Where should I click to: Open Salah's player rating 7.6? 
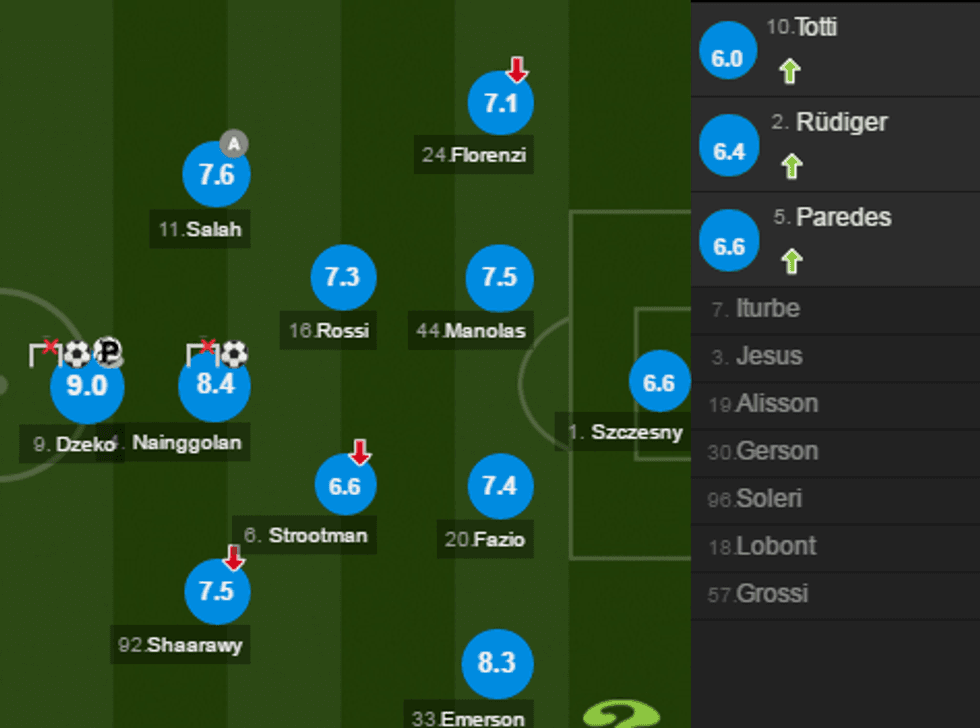(216, 175)
